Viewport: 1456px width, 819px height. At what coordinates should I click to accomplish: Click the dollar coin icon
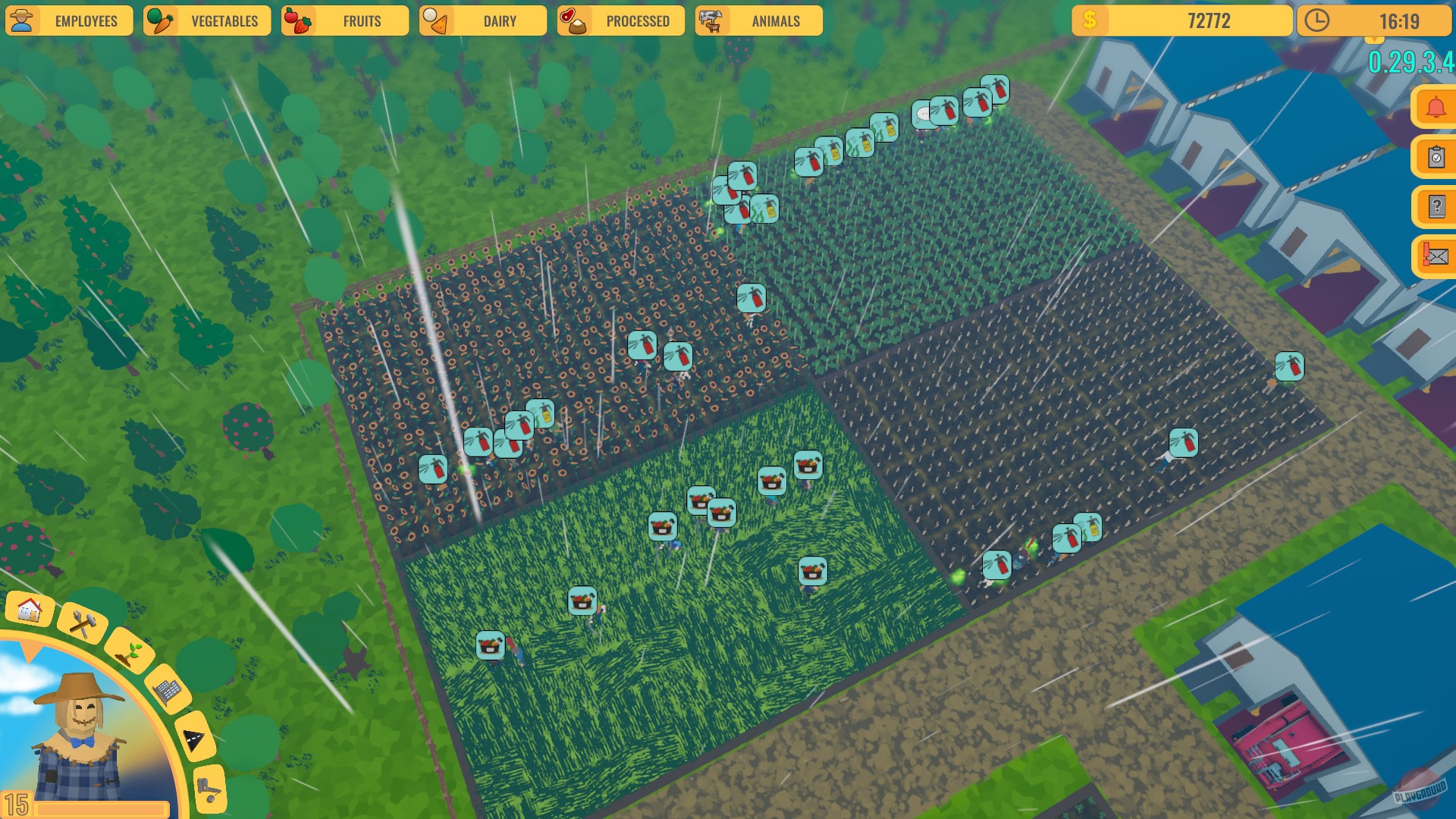[1090, 20]
